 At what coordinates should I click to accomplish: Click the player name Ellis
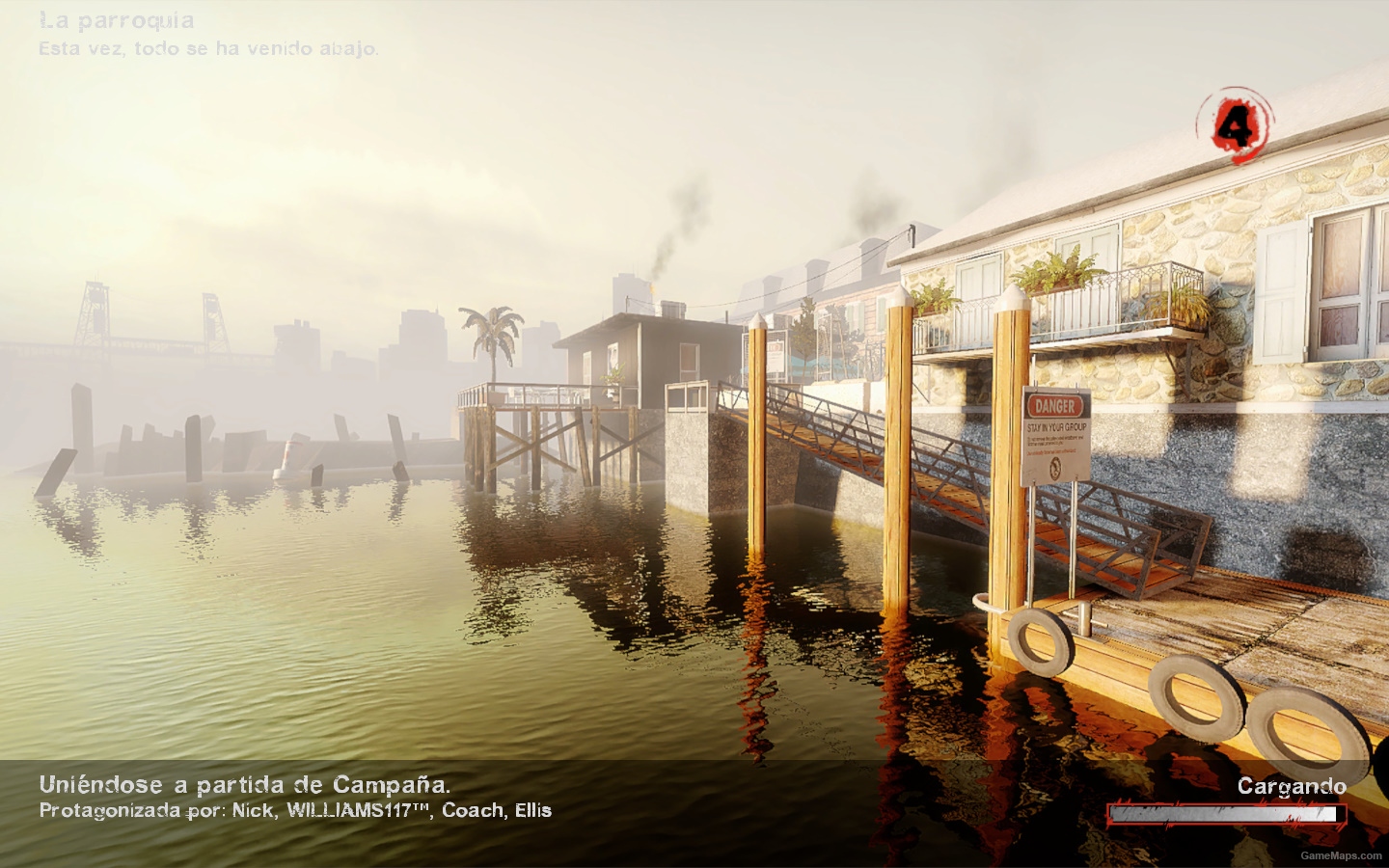tap(533, 811)
